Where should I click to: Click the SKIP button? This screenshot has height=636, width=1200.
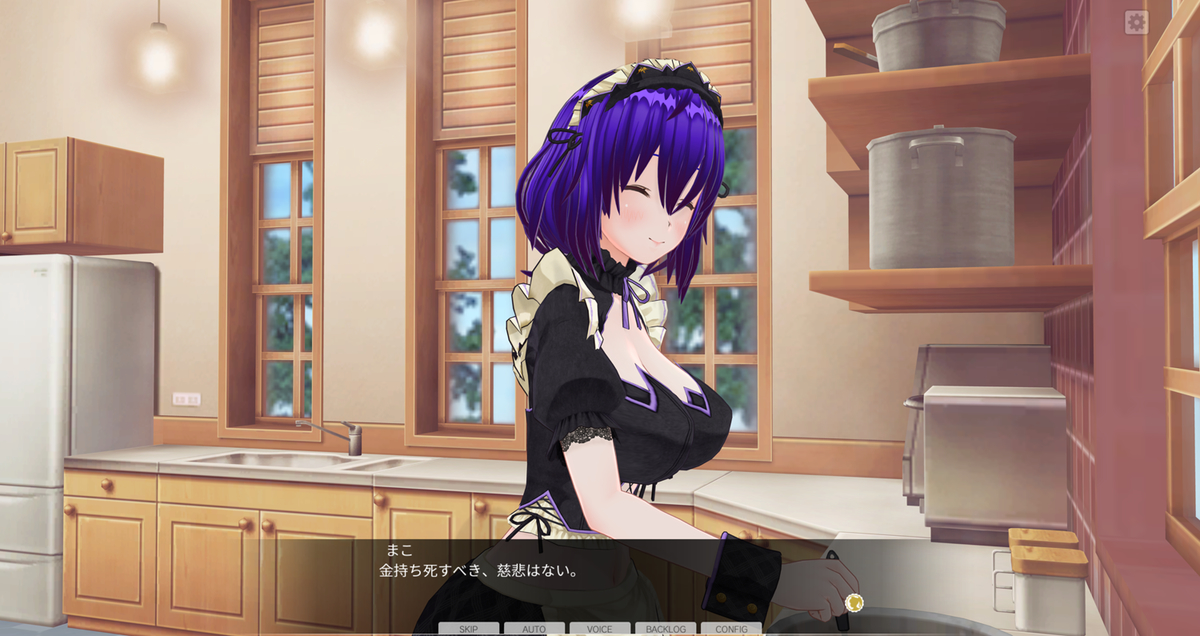pos(468,629)
